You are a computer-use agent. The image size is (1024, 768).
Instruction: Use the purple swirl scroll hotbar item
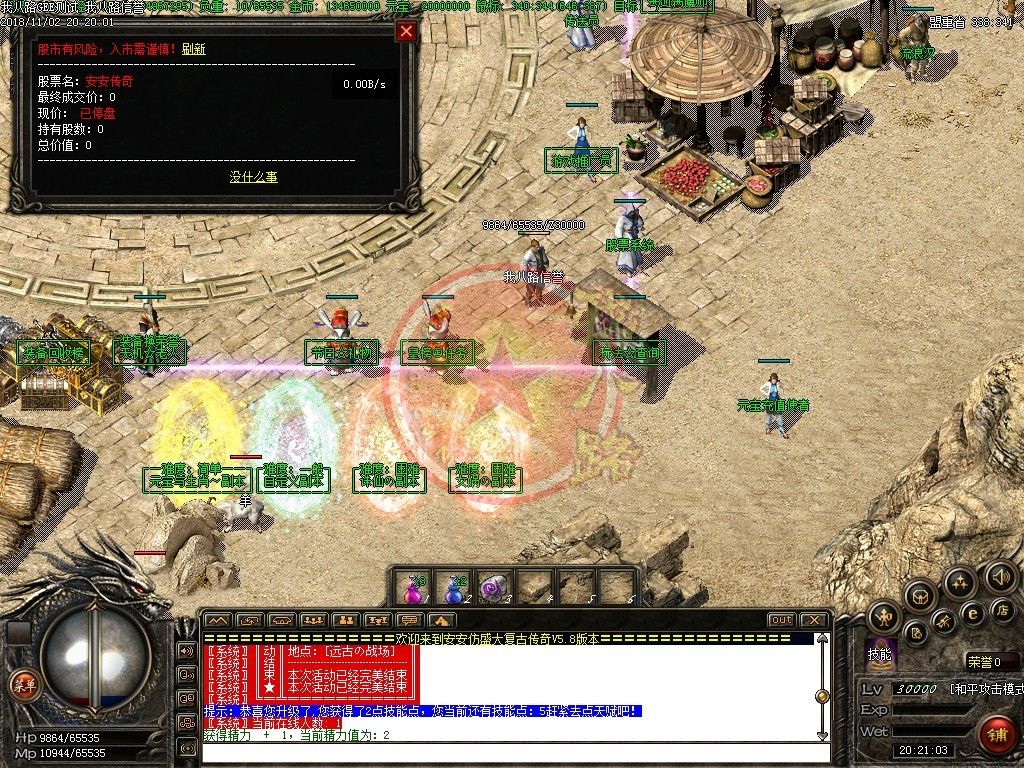pos(495,588)
